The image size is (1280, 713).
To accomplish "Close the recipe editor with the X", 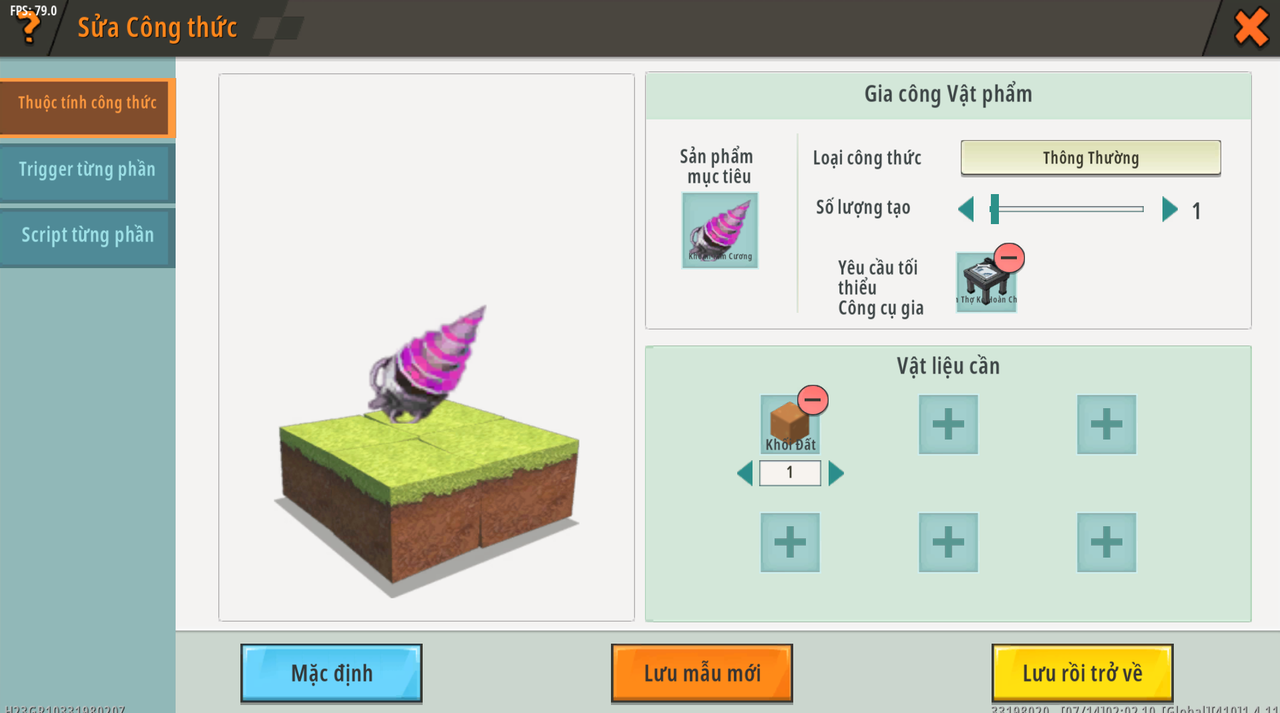I will [1251, 27].
